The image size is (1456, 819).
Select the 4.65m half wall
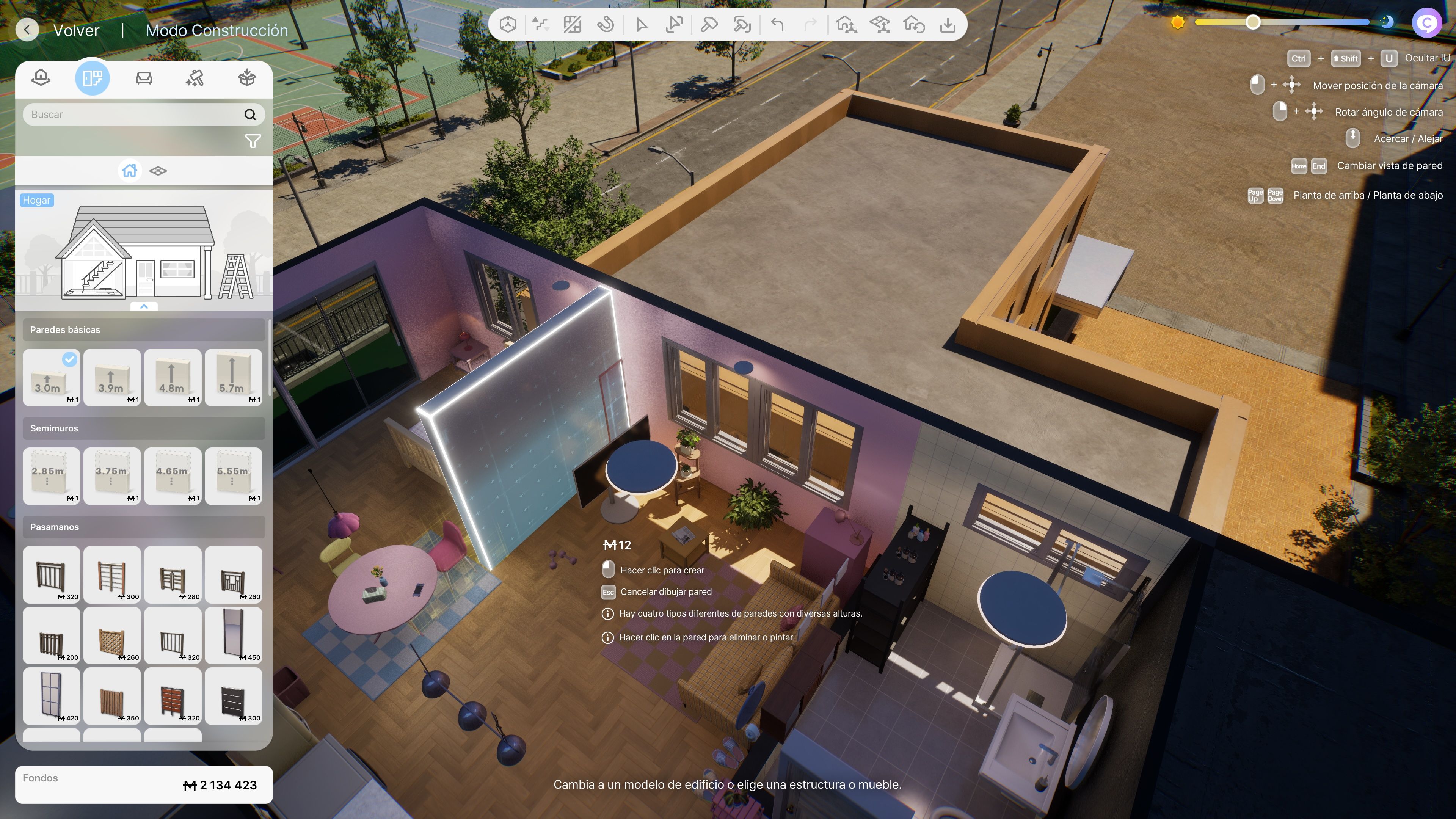173,475
